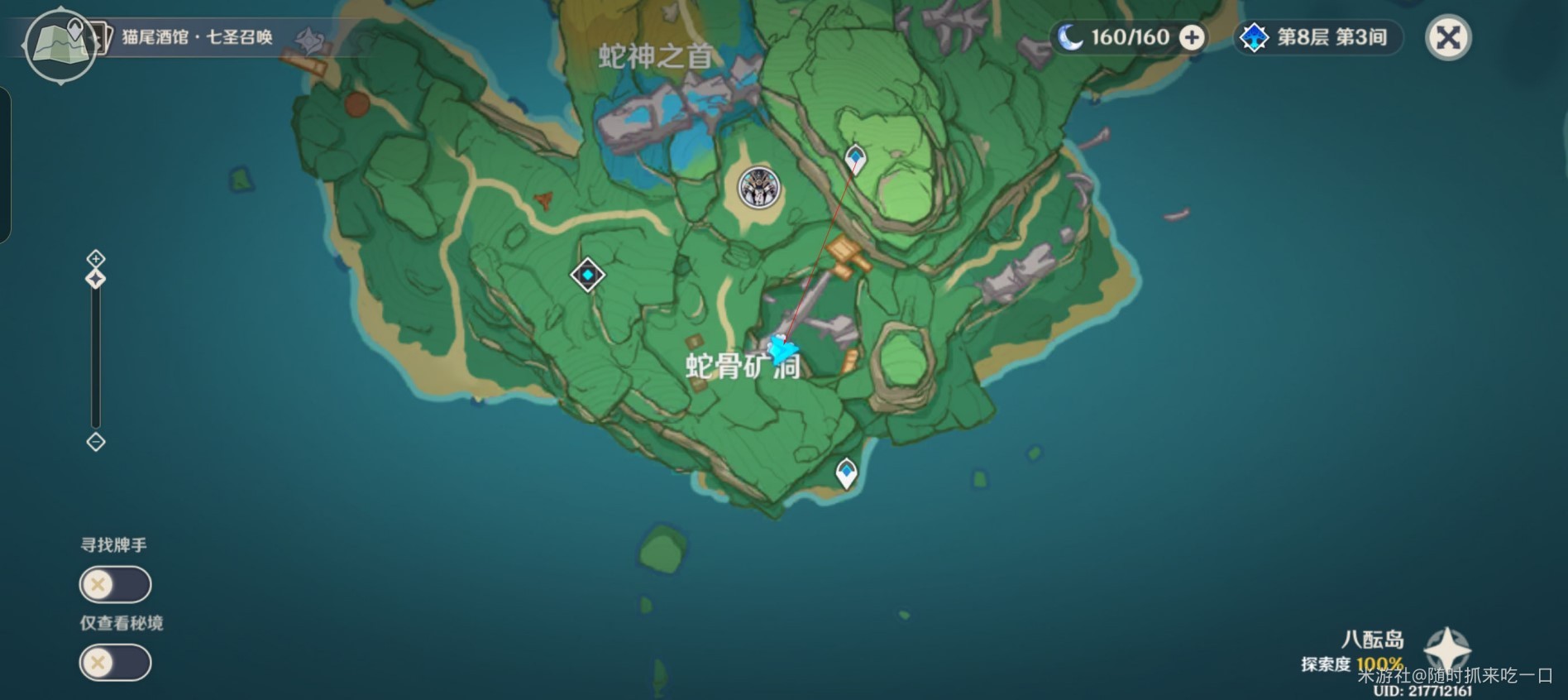Select the boss icon near 蛇神之首
This screenshot has height=700, width=1568.
click(759, 189)
